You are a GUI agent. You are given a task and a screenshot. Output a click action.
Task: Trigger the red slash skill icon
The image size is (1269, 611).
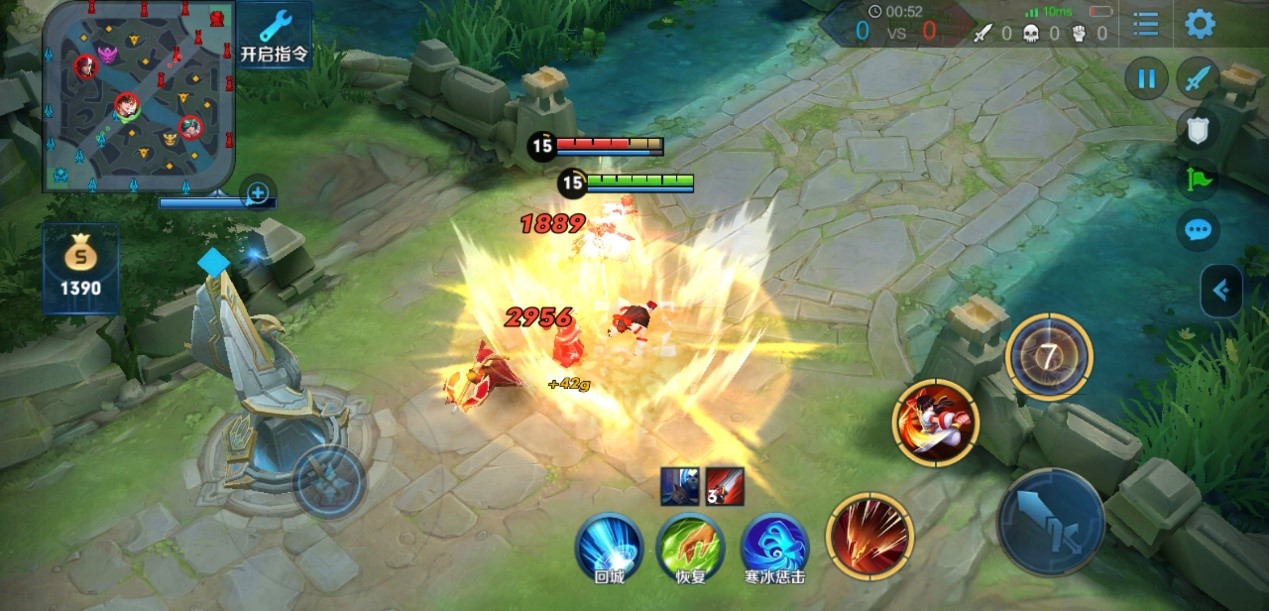[870, 535]
